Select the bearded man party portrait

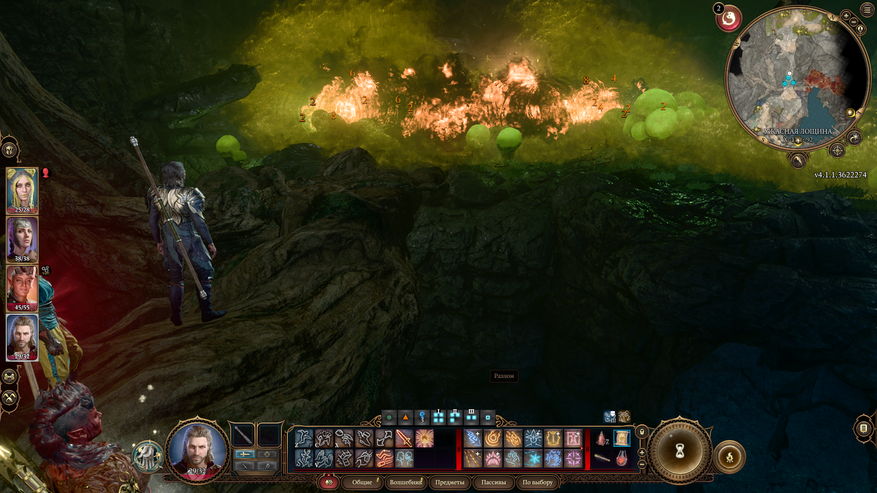[22, 337]
